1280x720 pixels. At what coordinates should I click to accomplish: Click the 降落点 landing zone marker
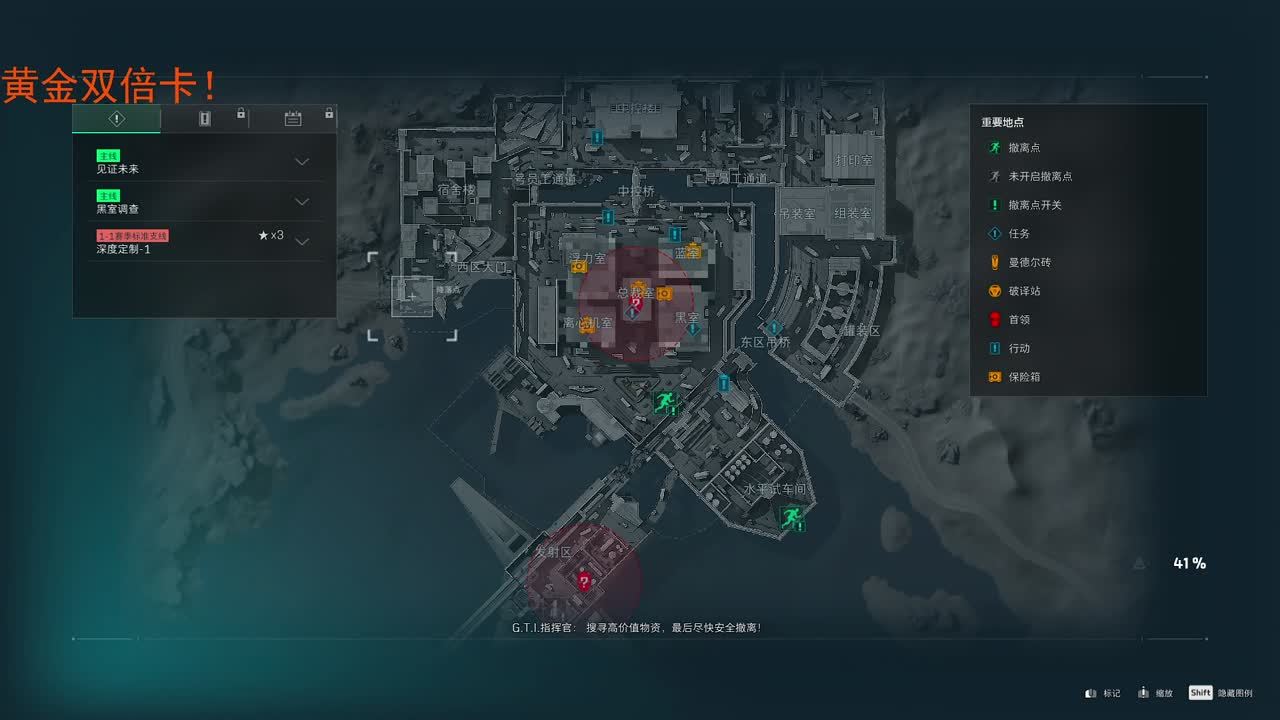coord(412,296)
